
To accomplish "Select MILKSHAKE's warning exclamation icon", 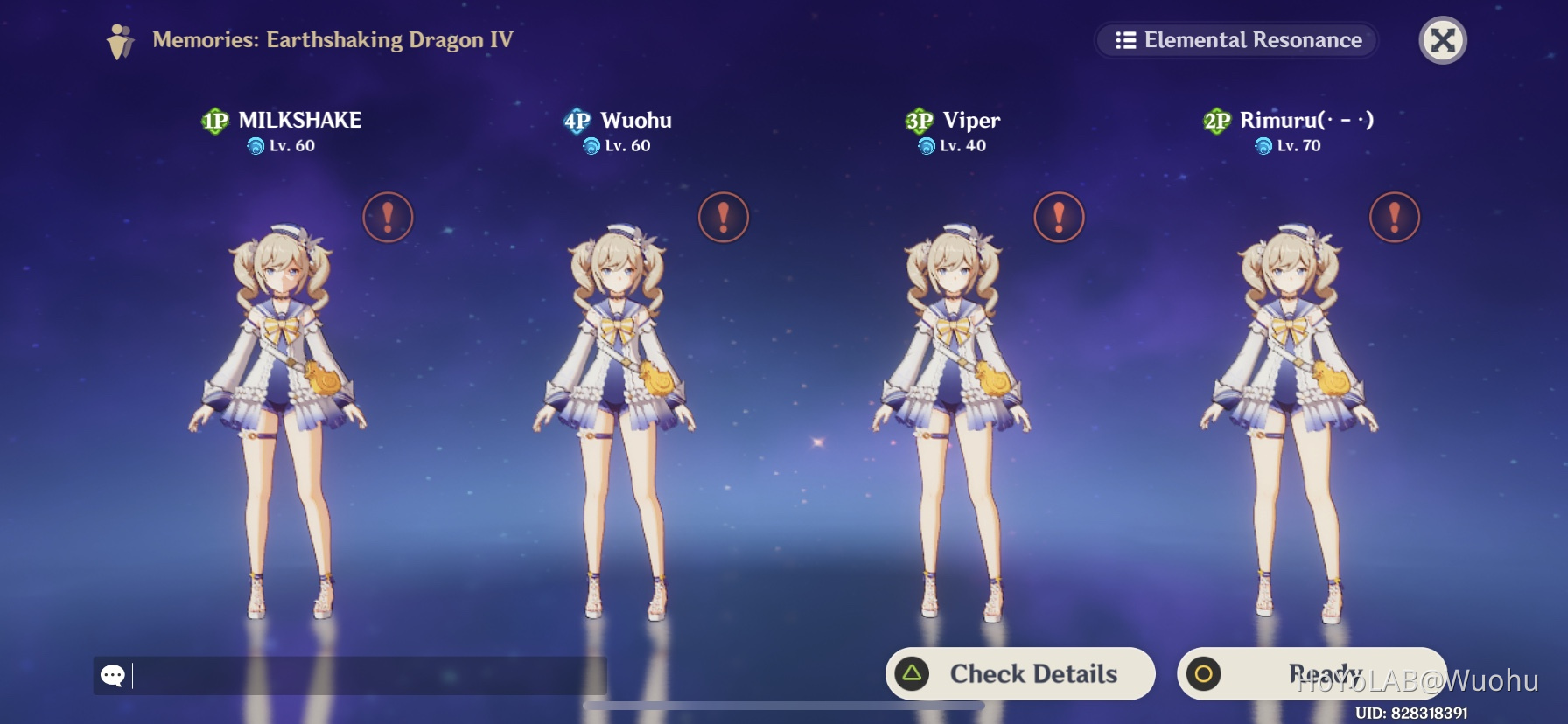I will [388, 217].
